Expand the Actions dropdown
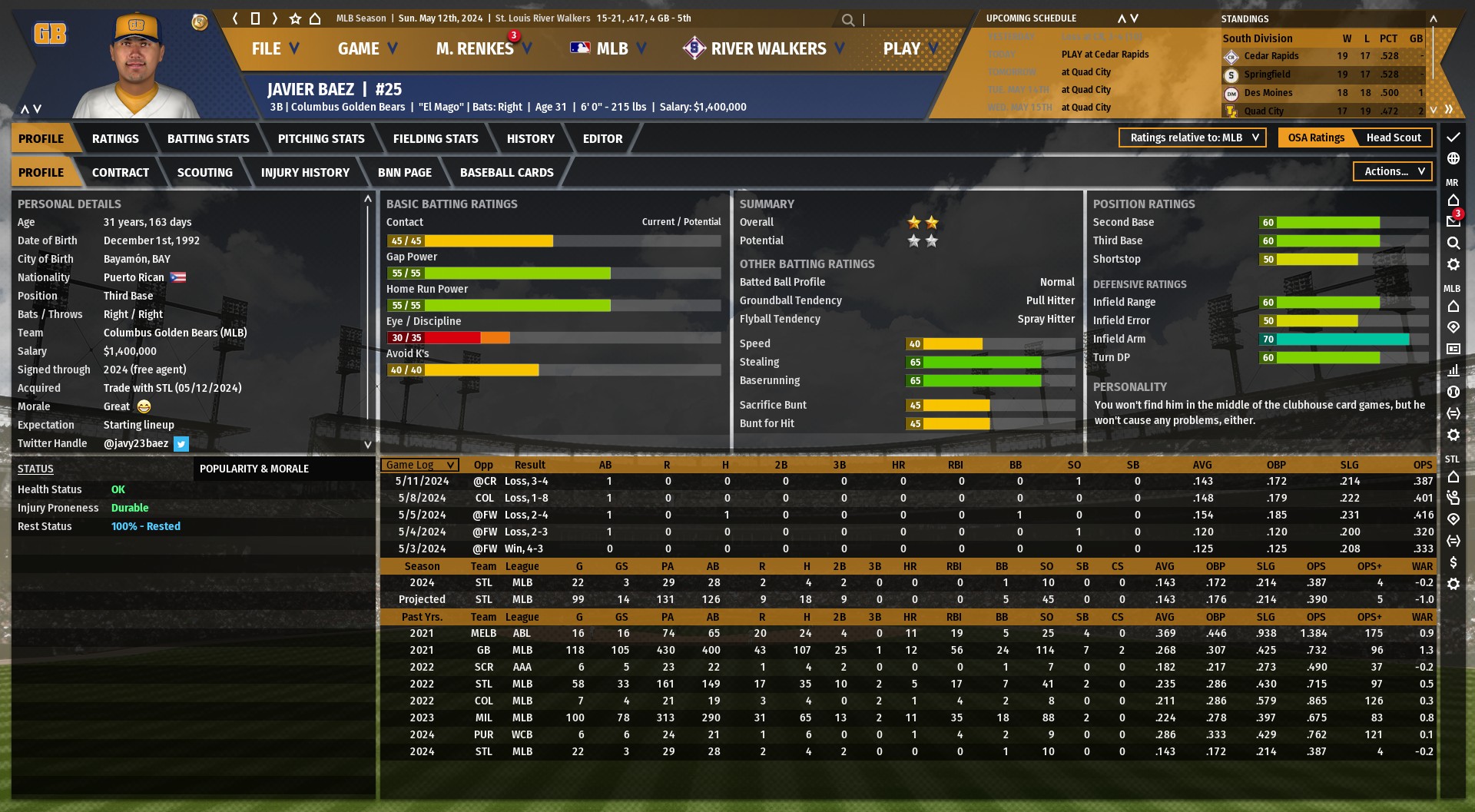 coord(1394,171)
